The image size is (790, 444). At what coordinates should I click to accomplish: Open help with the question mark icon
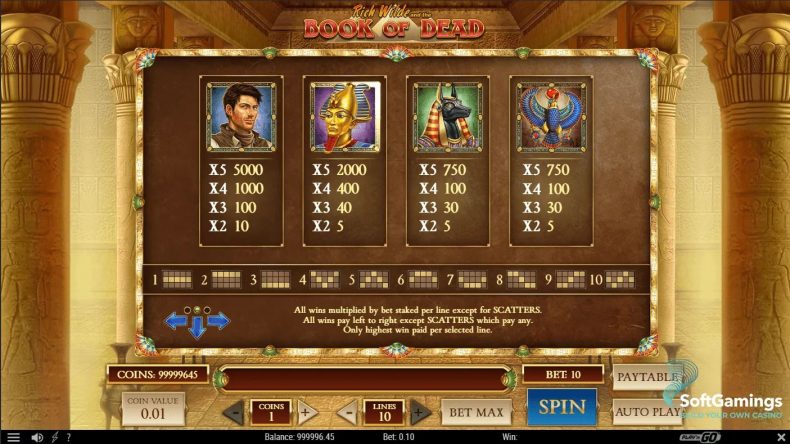[x=68, y=437]
